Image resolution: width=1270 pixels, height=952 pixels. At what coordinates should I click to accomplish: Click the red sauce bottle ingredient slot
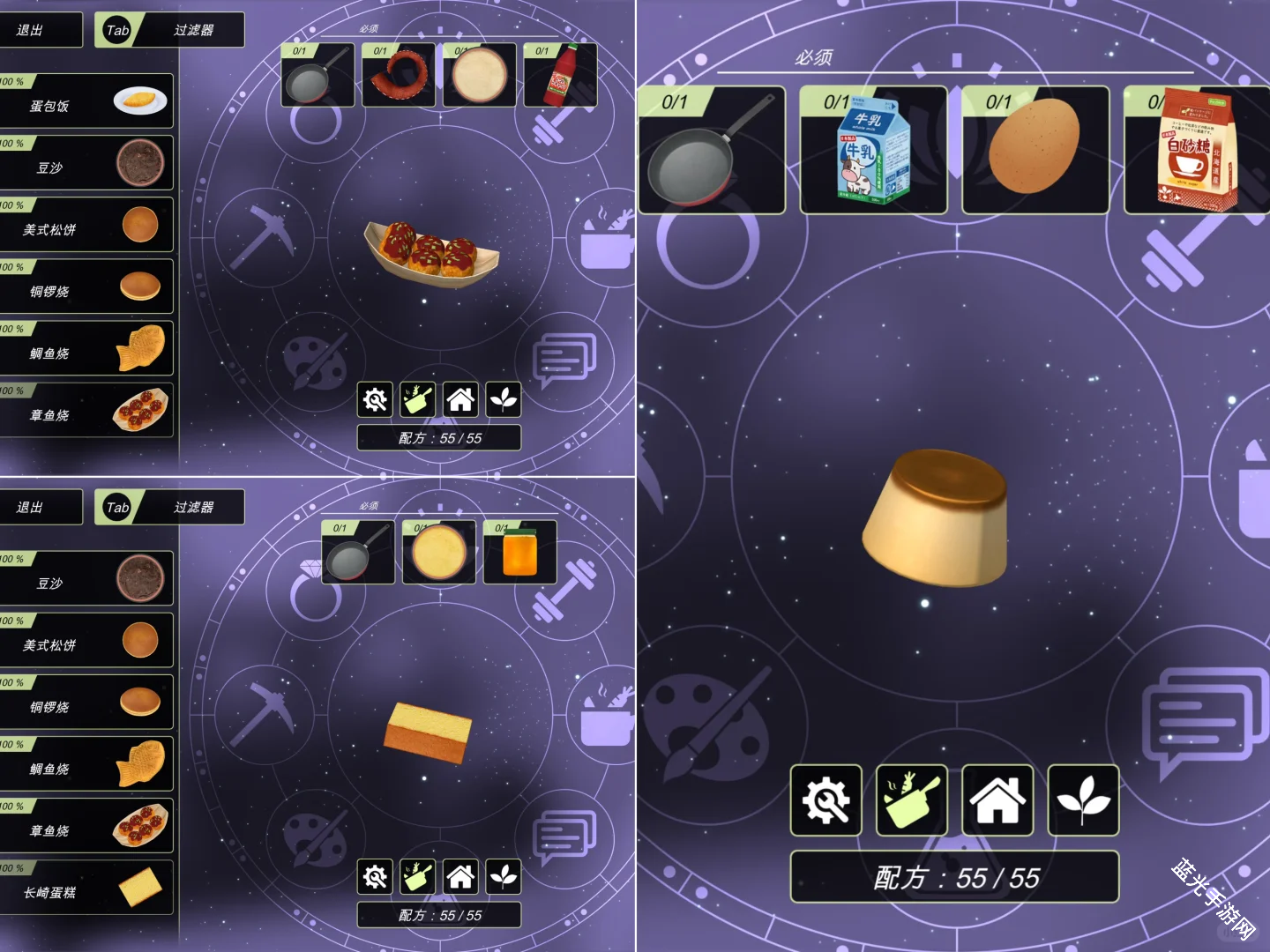[x=560, y=76]
